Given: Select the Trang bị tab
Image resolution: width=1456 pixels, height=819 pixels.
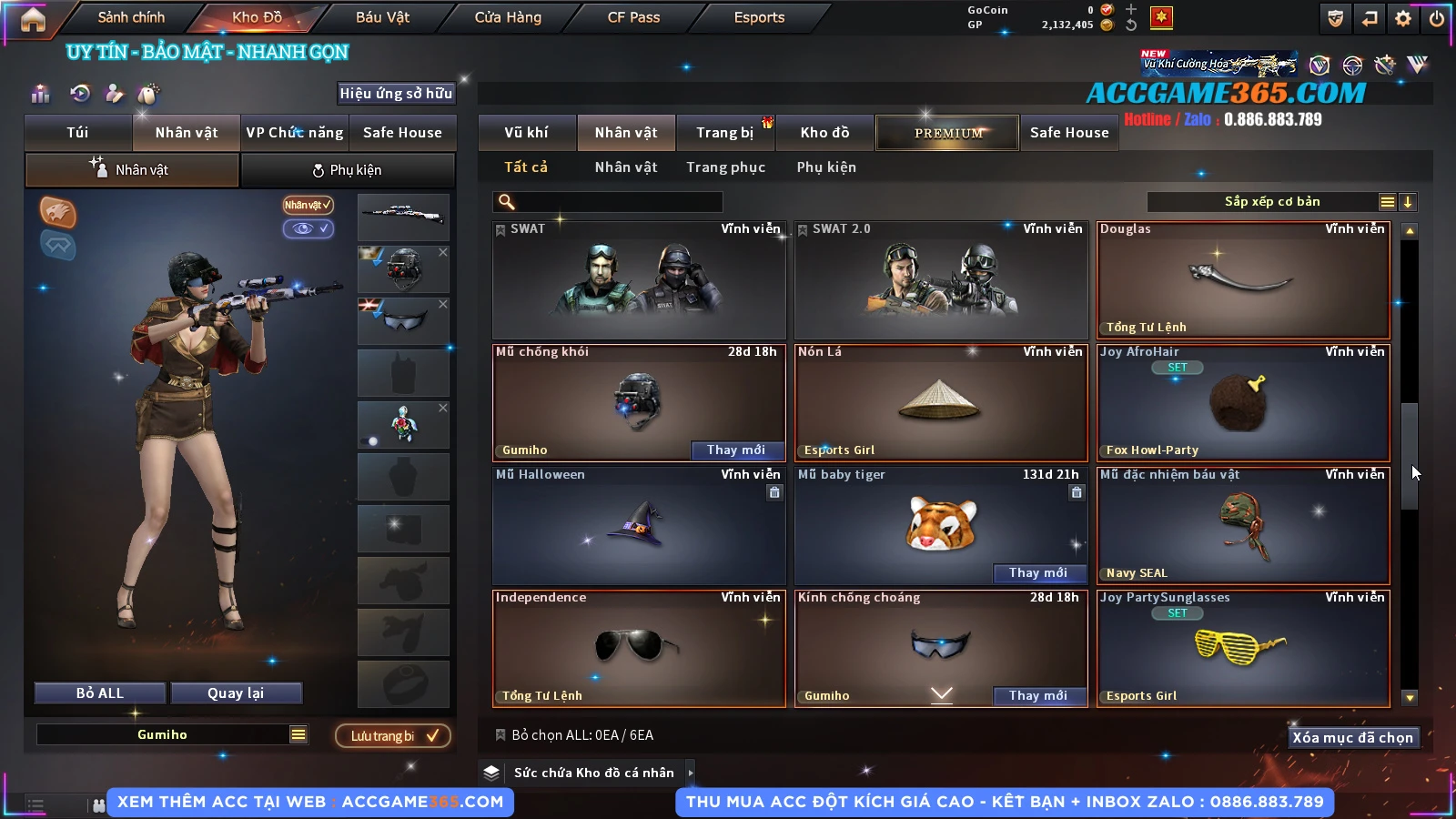Looking at the screenshot, I should [x=724, y=133].
